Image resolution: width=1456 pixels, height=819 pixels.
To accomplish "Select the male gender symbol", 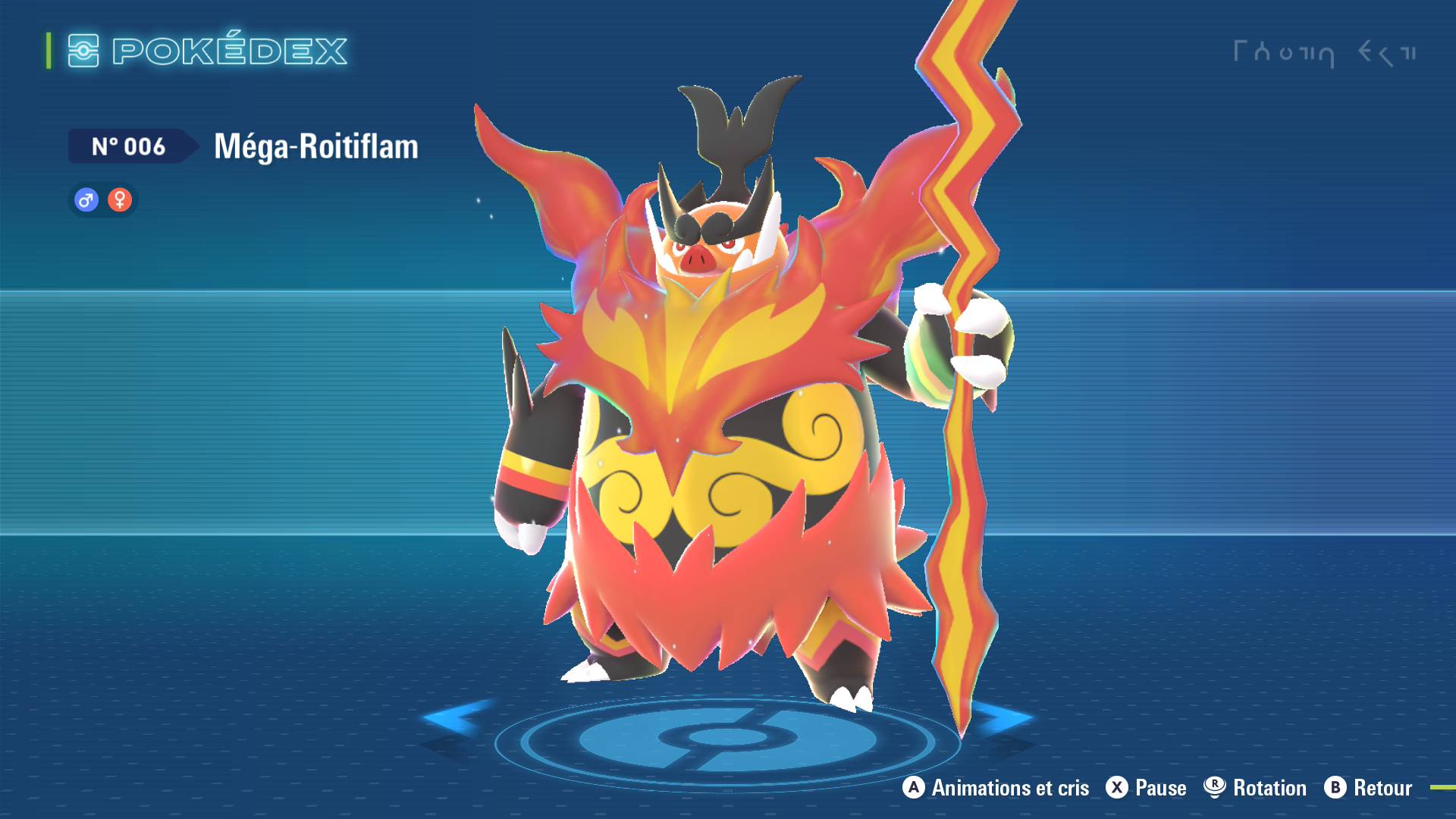I will coord(84,200).
